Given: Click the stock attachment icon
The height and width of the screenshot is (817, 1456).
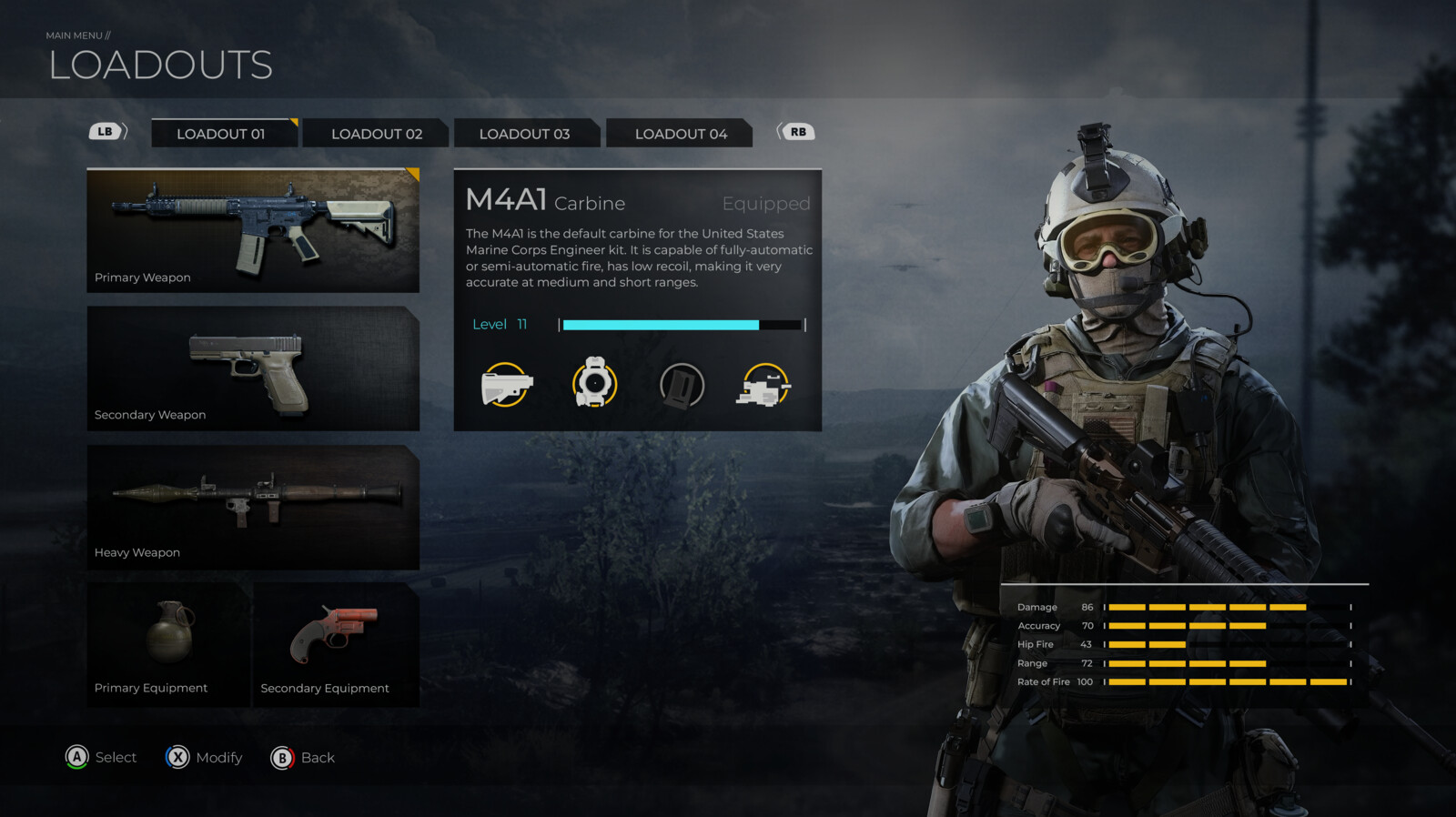Looking at the screenshot, I should [506, 385].
